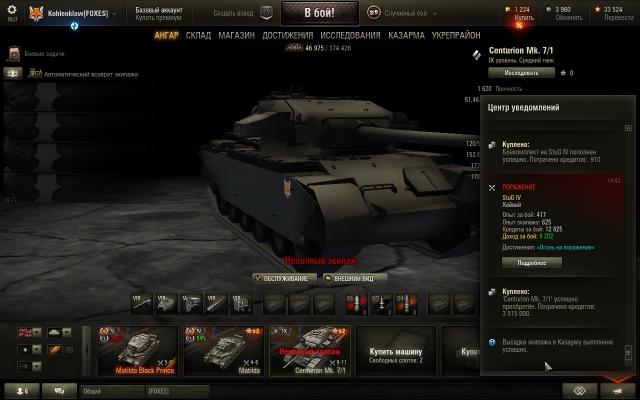Go to the «Исследования» research tab

[350, 35]
